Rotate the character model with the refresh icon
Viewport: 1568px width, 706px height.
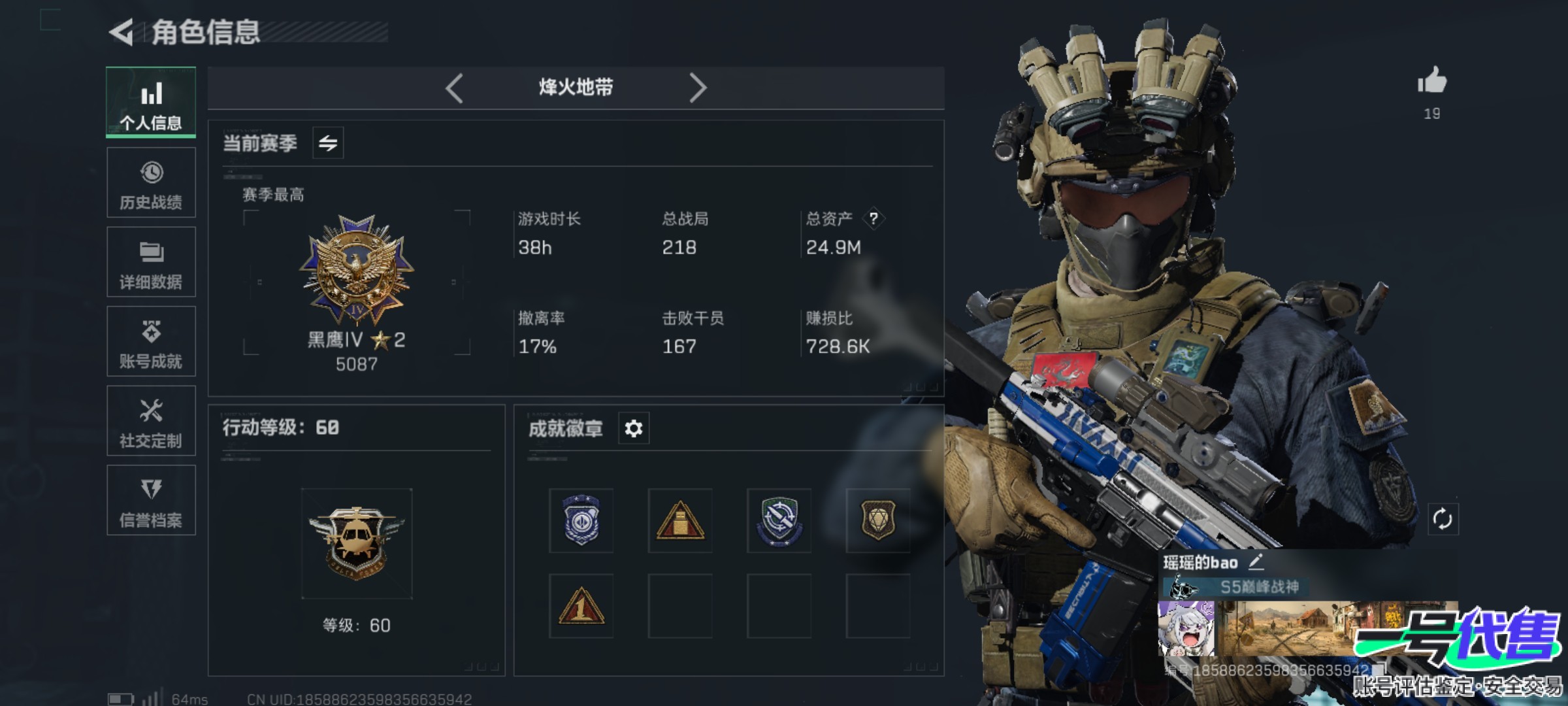click(1443, 520)
